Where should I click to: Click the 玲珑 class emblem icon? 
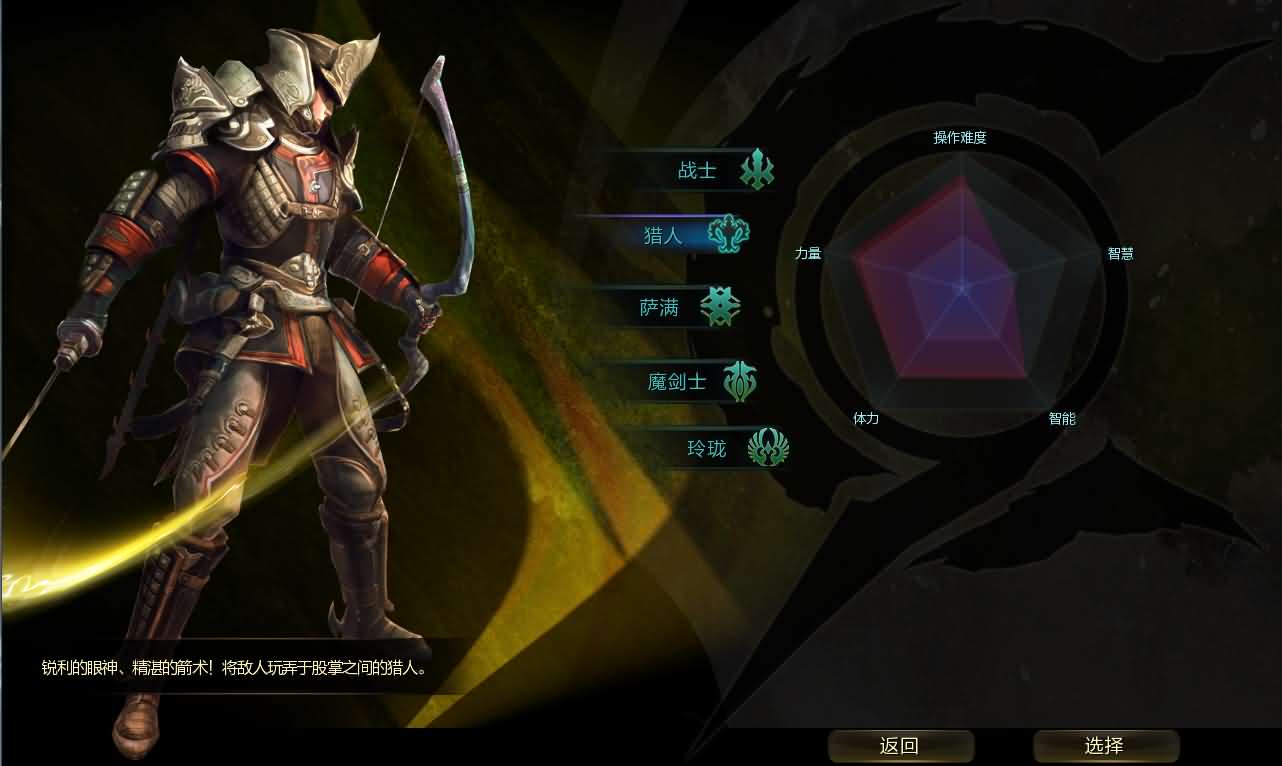[x=768, y=449]
